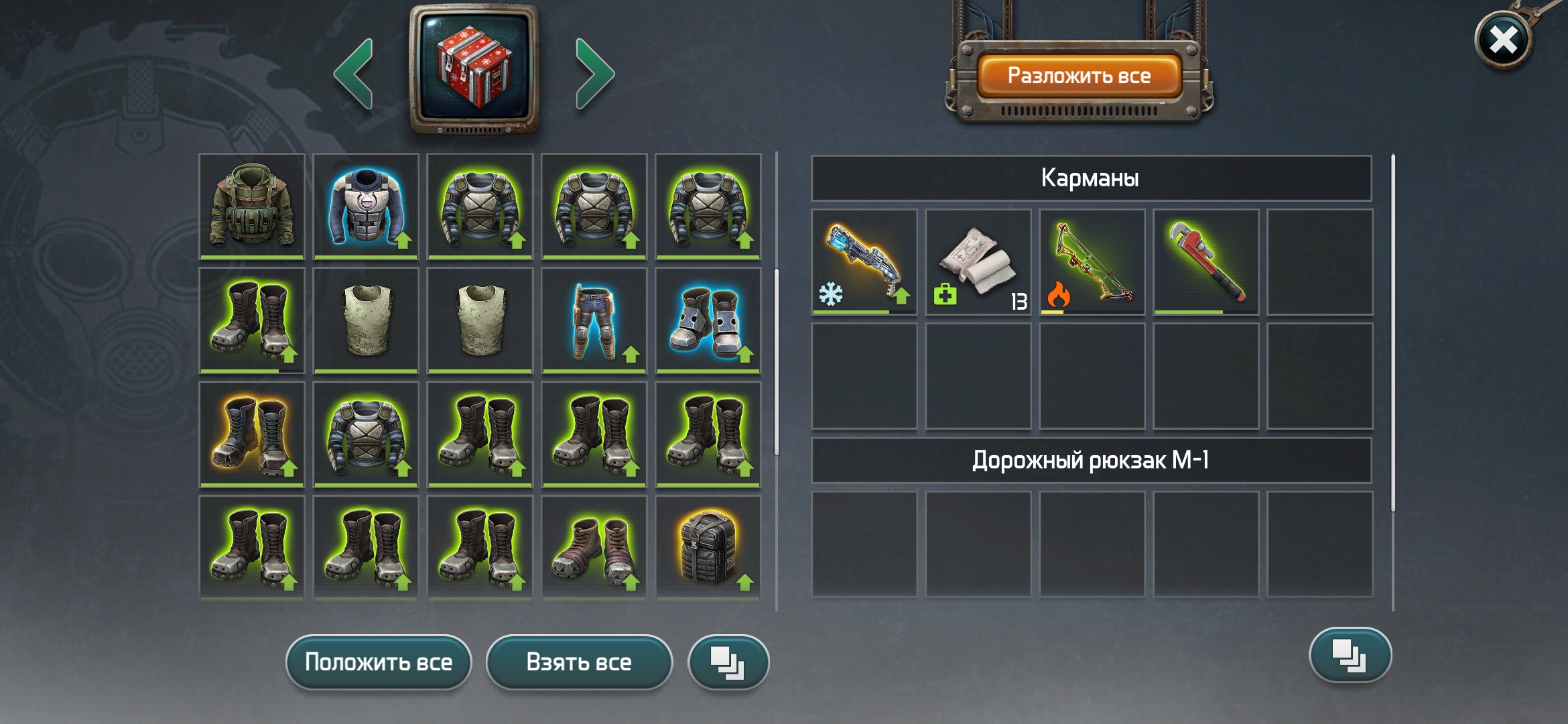Switch to the next storage chest
The image size is (1568, 724).
[594, 73]
